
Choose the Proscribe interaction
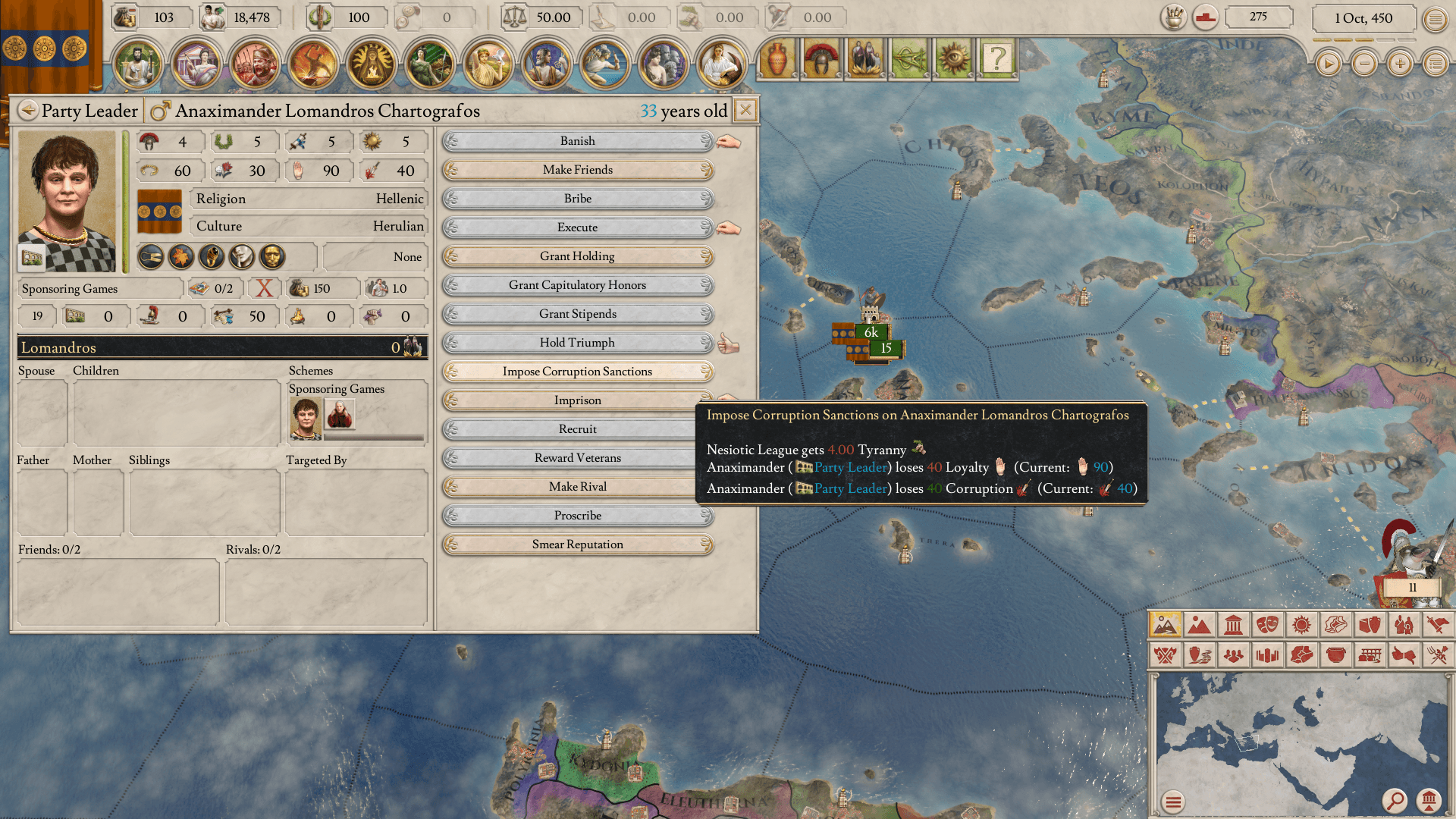coord(577,516)
